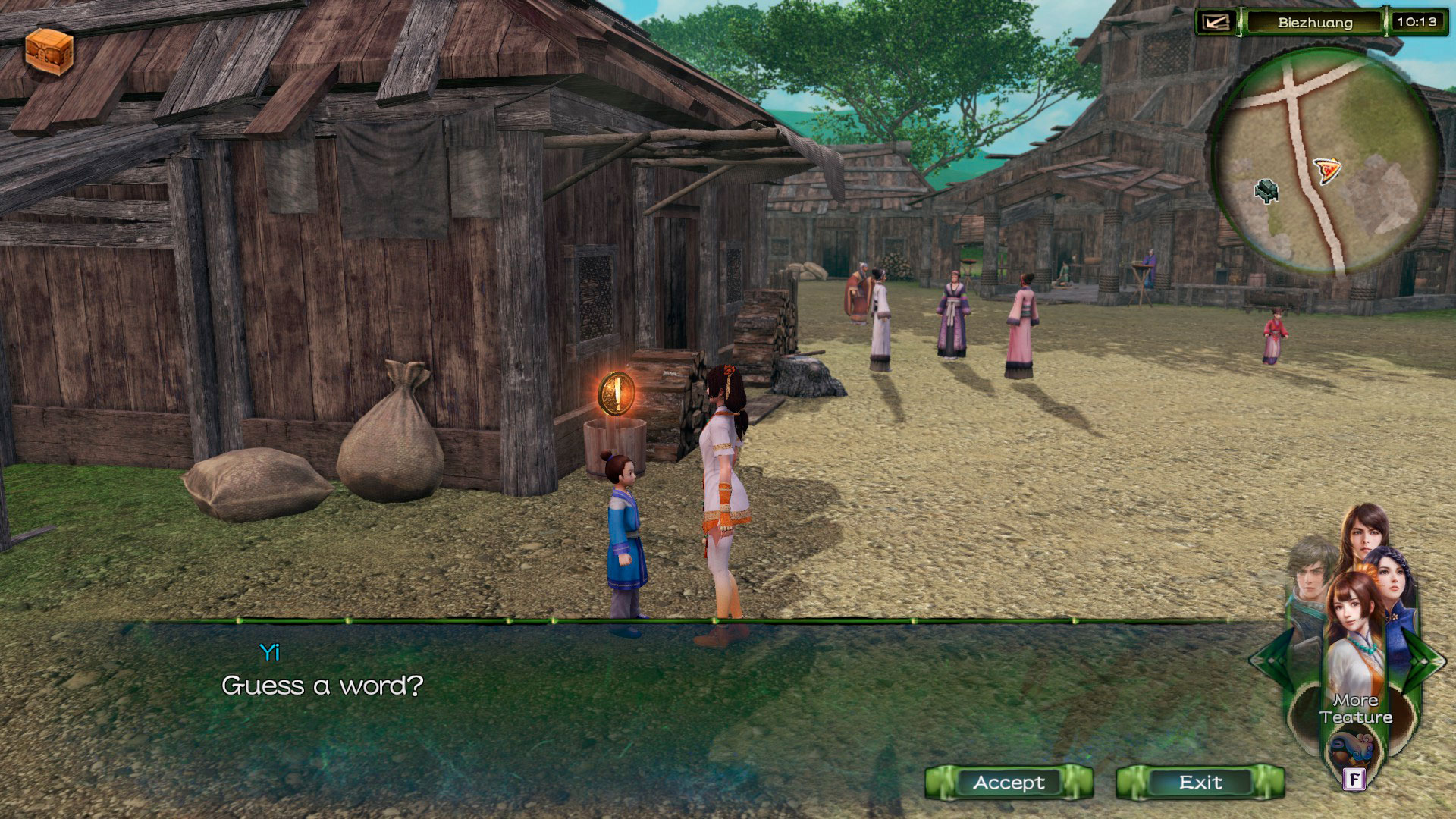Accept Yi's word guessing challenge
Image resolution: width=1456 pixels, height=819 pixels.
pyautogui.click(x=1009, y=783)
